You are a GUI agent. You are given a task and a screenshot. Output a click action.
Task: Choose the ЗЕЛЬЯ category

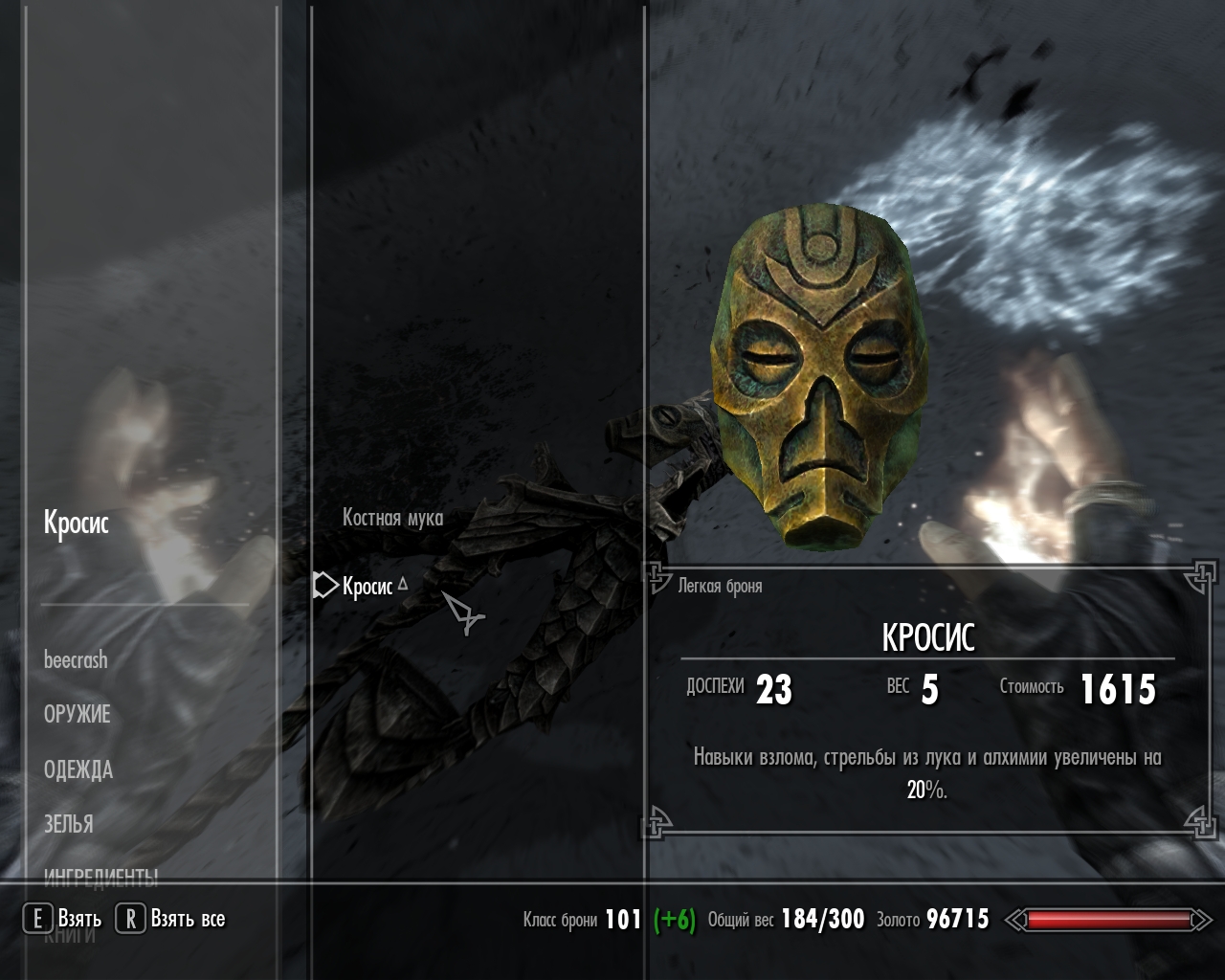click(69, 823)
